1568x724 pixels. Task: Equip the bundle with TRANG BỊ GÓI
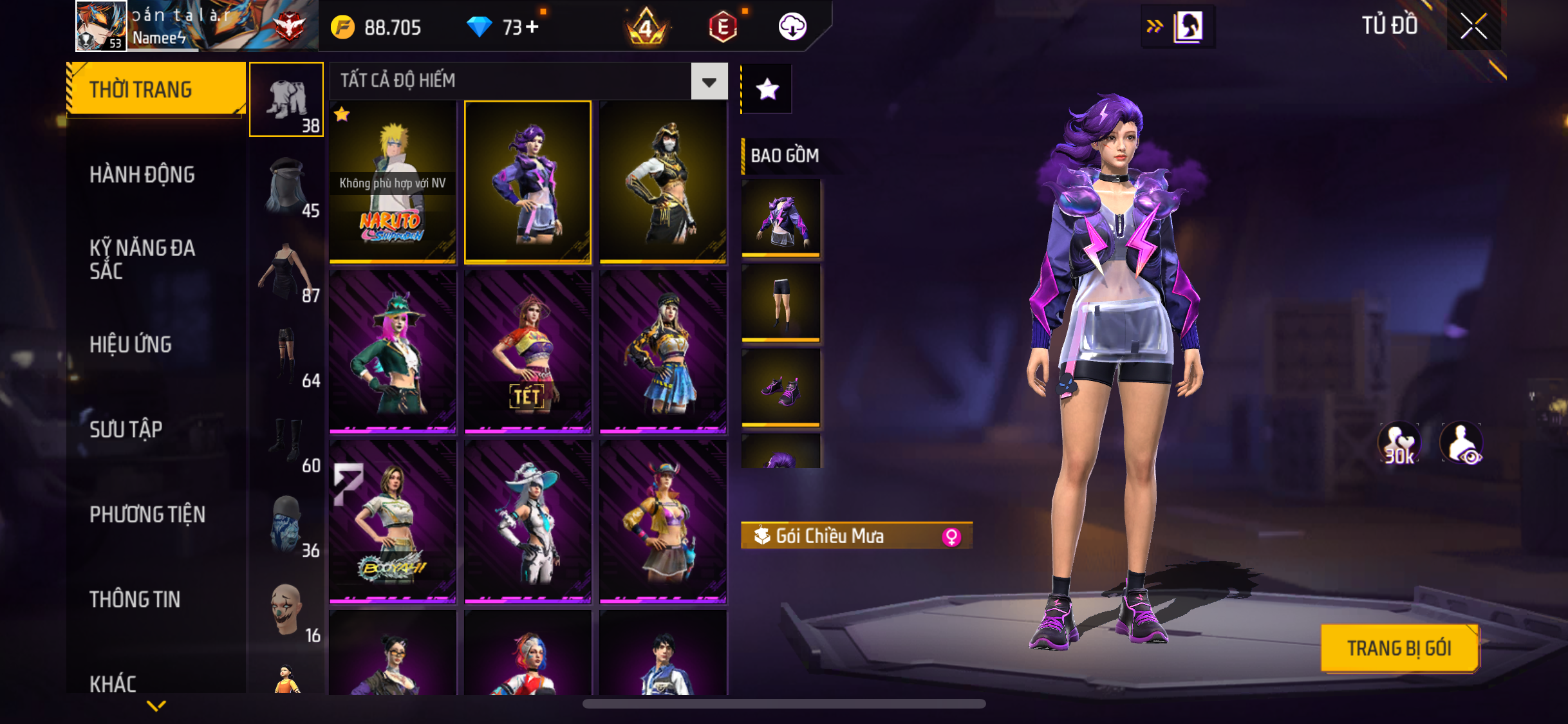click(x=1399, y=648)
